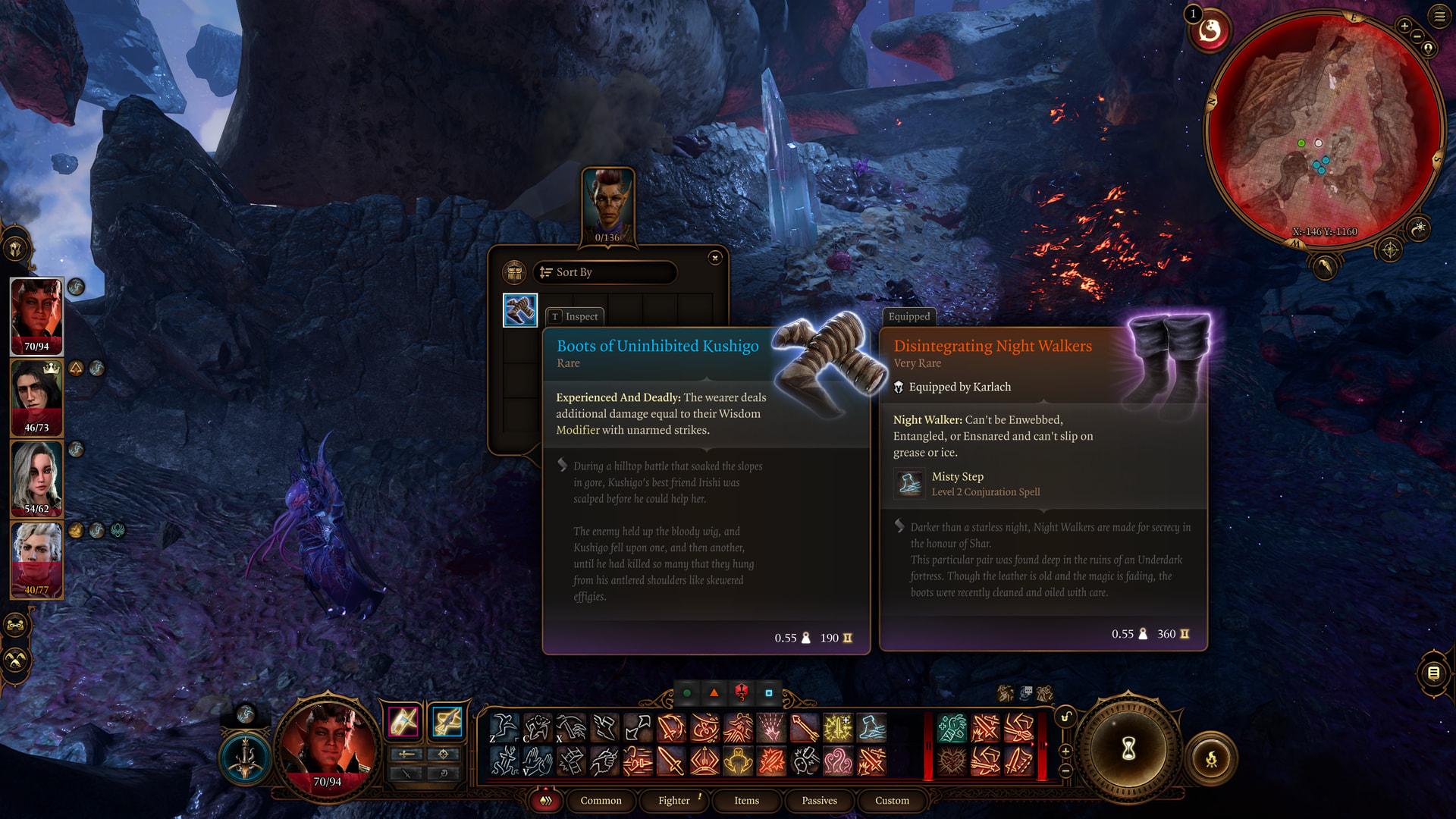Switch to the Common hotbar tab

[601, 801]
